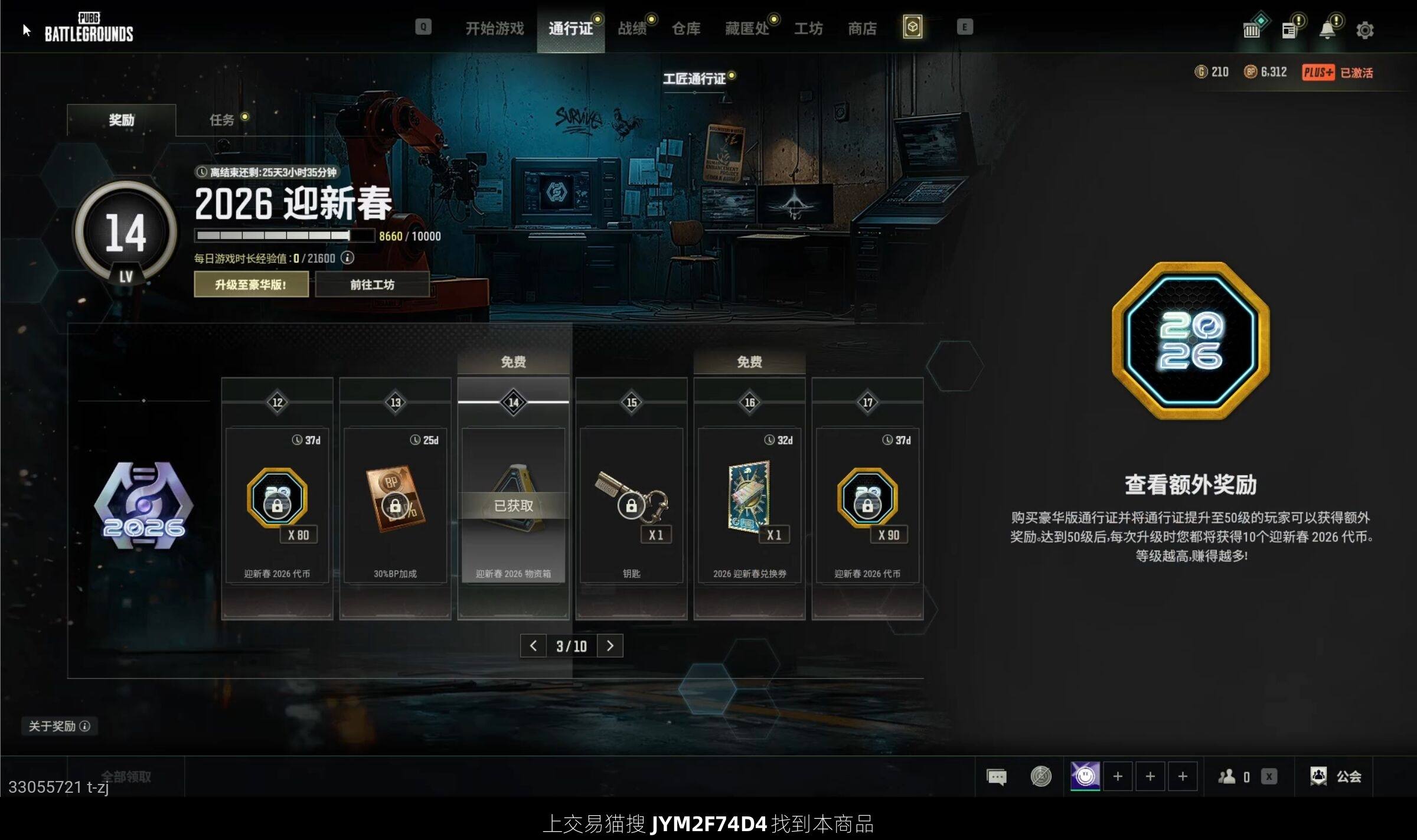Switch to the 战绩 menu
1417x840 pixels.
point(632,28)
